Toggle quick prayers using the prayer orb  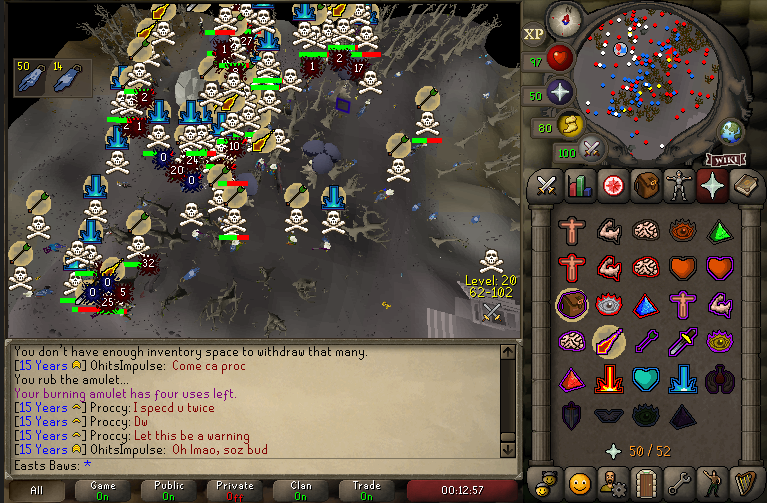561,94
